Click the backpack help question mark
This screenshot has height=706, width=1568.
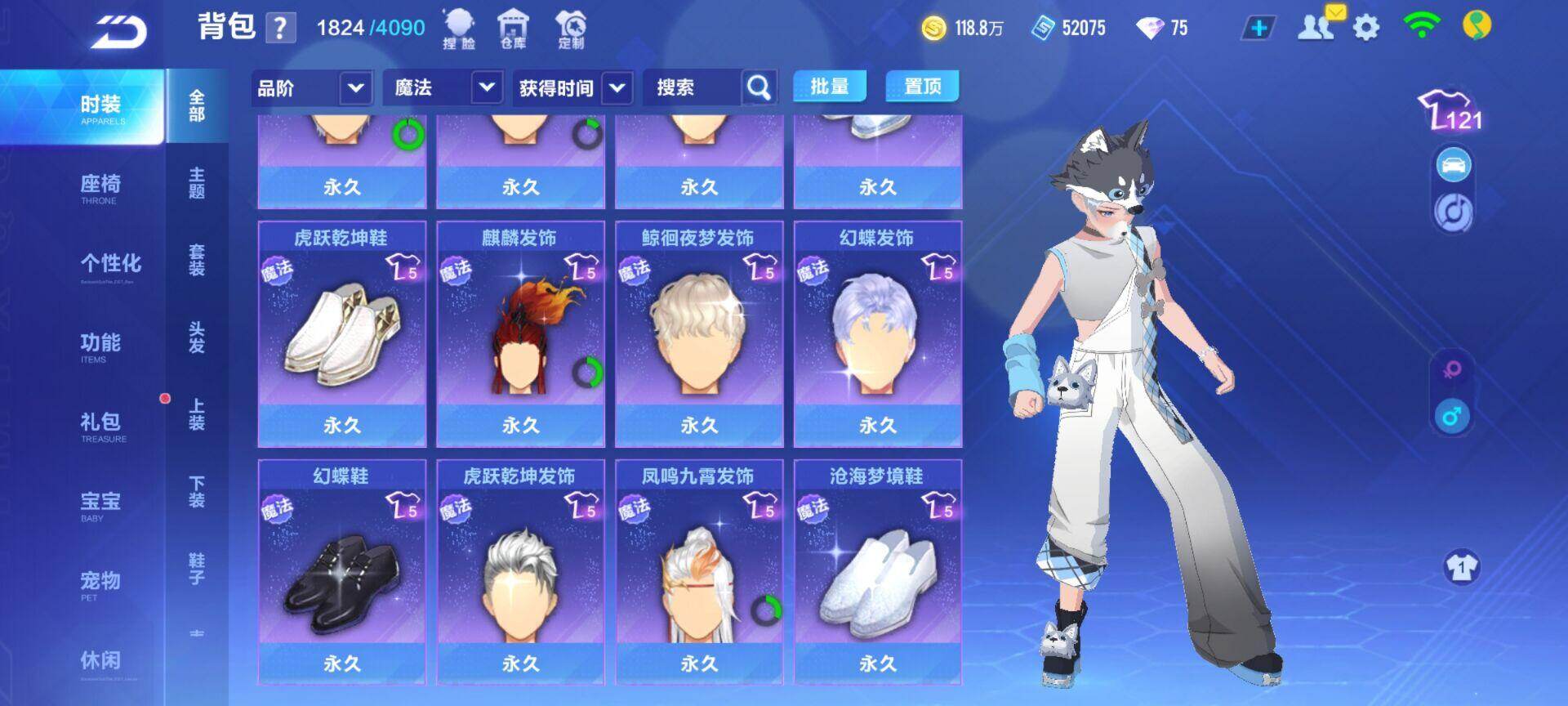[x=279, y=29]
